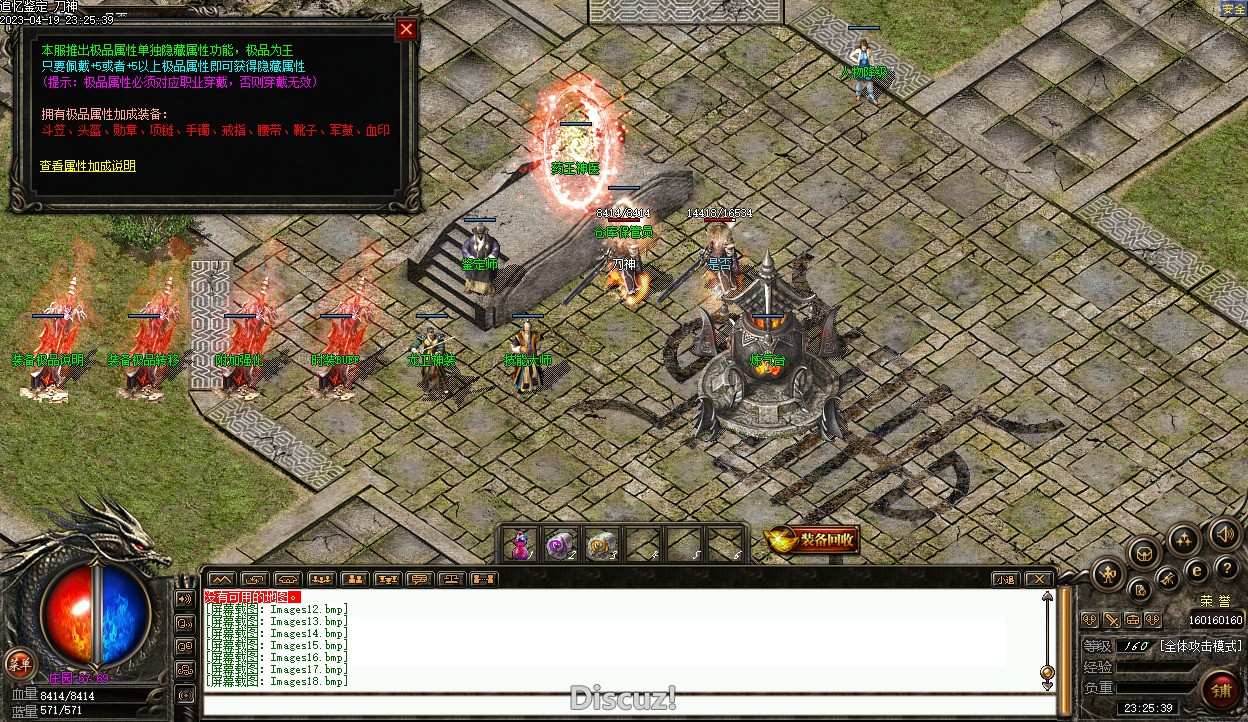Open the round e browser icon

point(1196,570)
